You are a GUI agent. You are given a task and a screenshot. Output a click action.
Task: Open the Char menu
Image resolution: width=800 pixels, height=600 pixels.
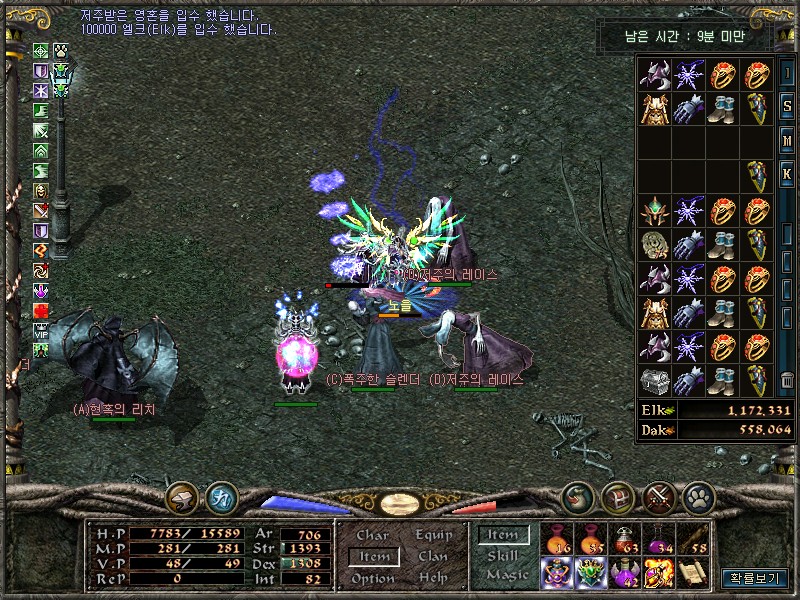(373, 536)
